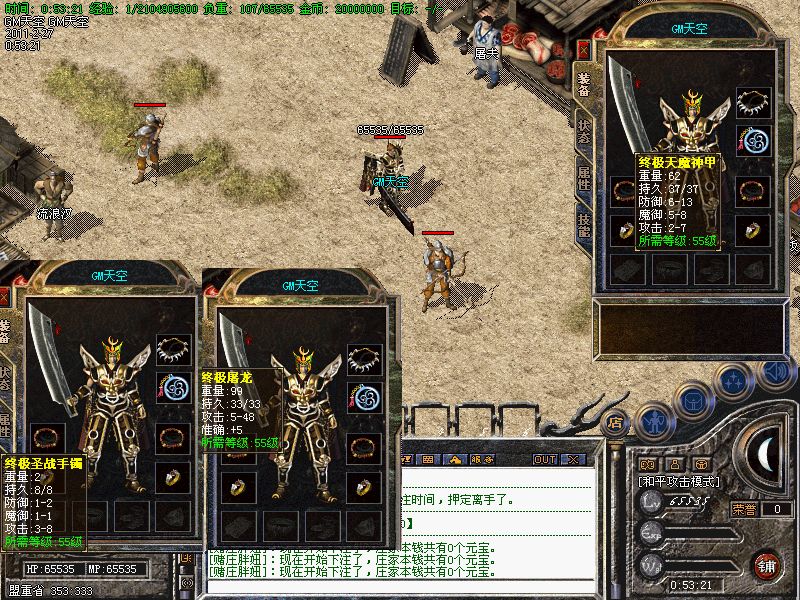Click the red 铺 stall button

click(767, 564)
